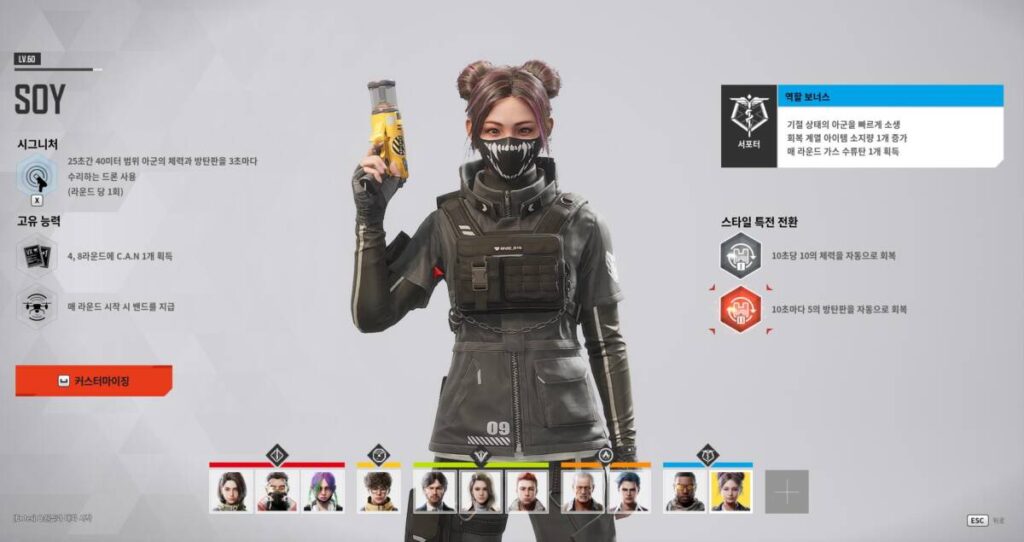Select the drone band-supply ability icon
This screenshot has width=1024, height=542.
pyautogui.click(x=37, y=305)
